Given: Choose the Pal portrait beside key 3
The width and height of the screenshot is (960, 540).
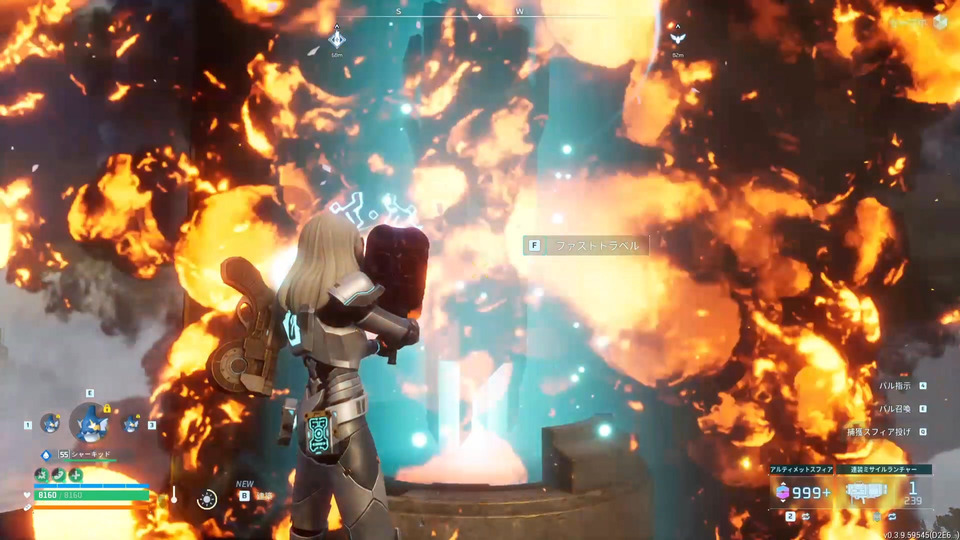Looking at the screenshot, I should (x=131, y=424).
